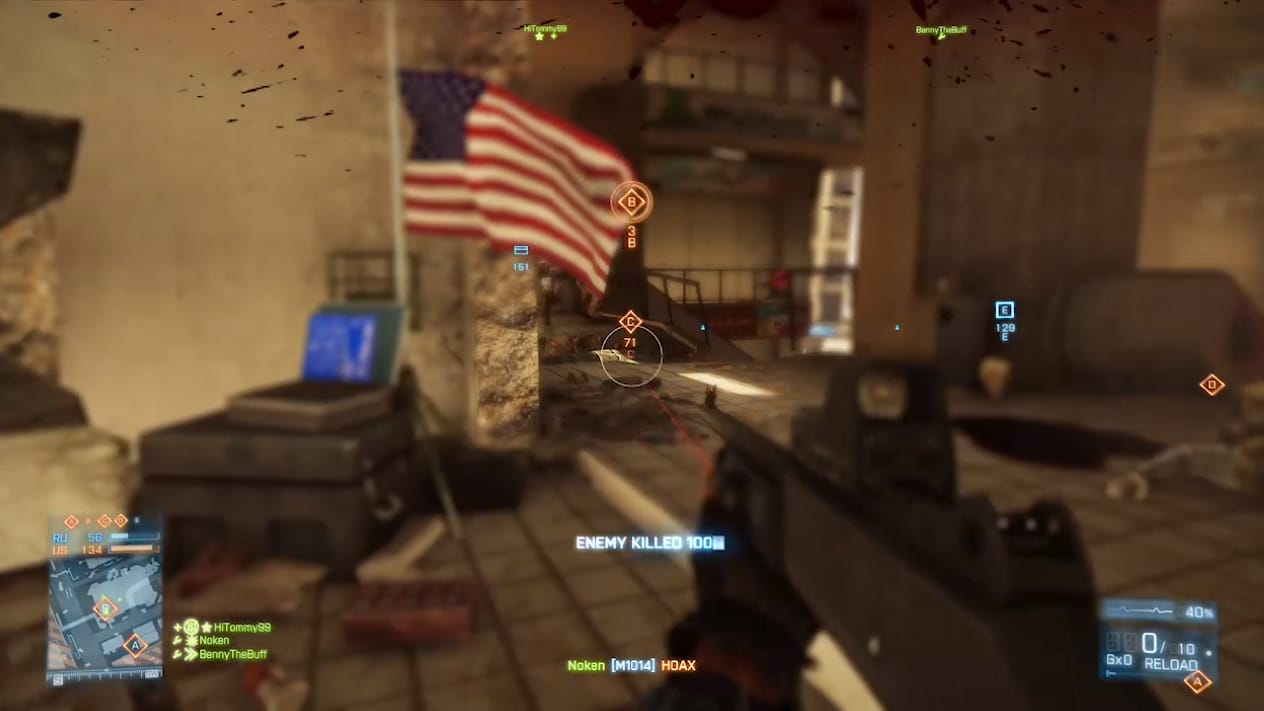1264x711 pixels.
Task: Select the blue E objective waypoint
Action: click(1005, 310)
